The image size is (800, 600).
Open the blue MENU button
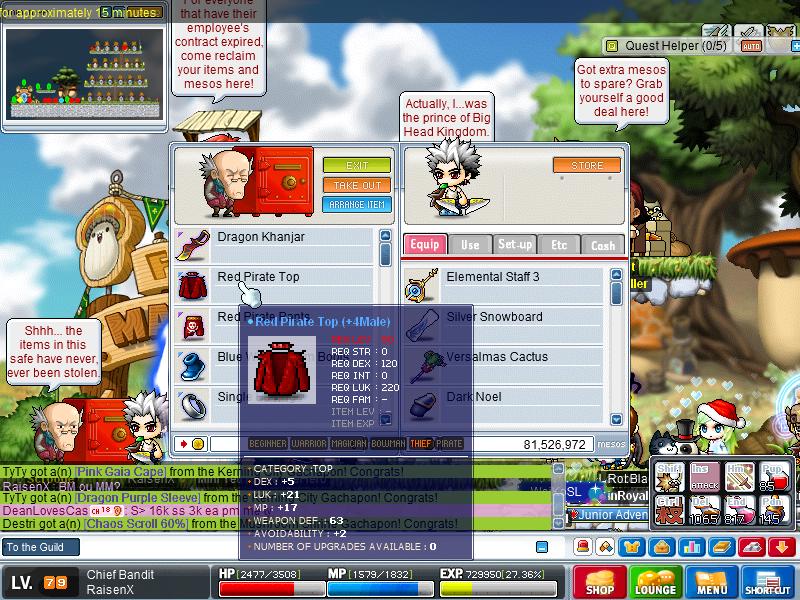click(711, 583)
